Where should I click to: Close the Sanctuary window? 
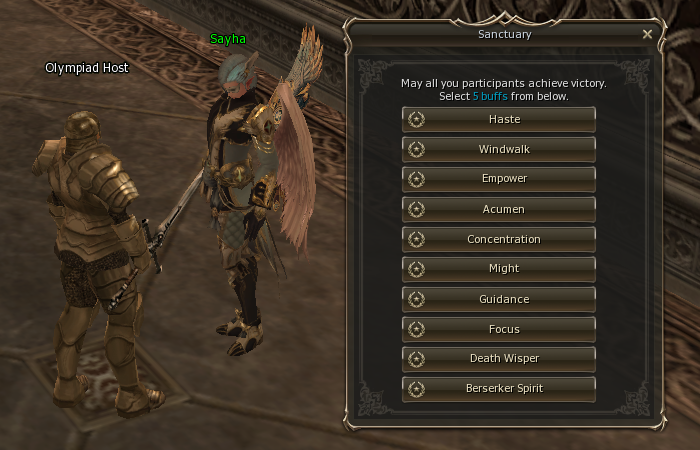(647, 34)
